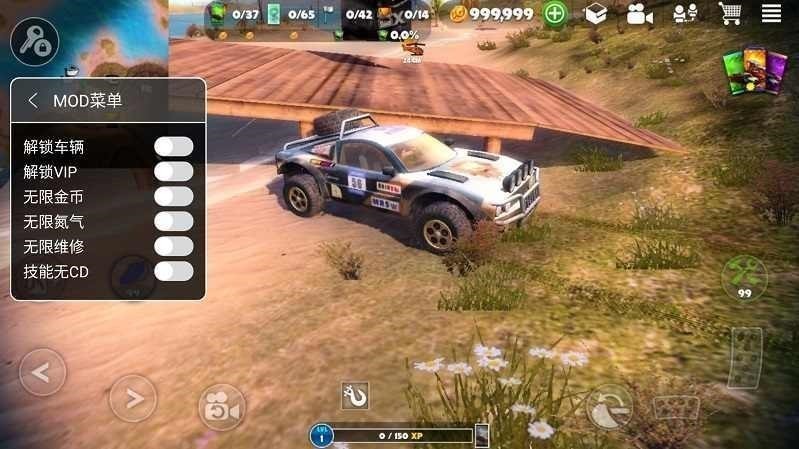Open the video camera icon in the top bar
The image size is (799, 449).
639,14
